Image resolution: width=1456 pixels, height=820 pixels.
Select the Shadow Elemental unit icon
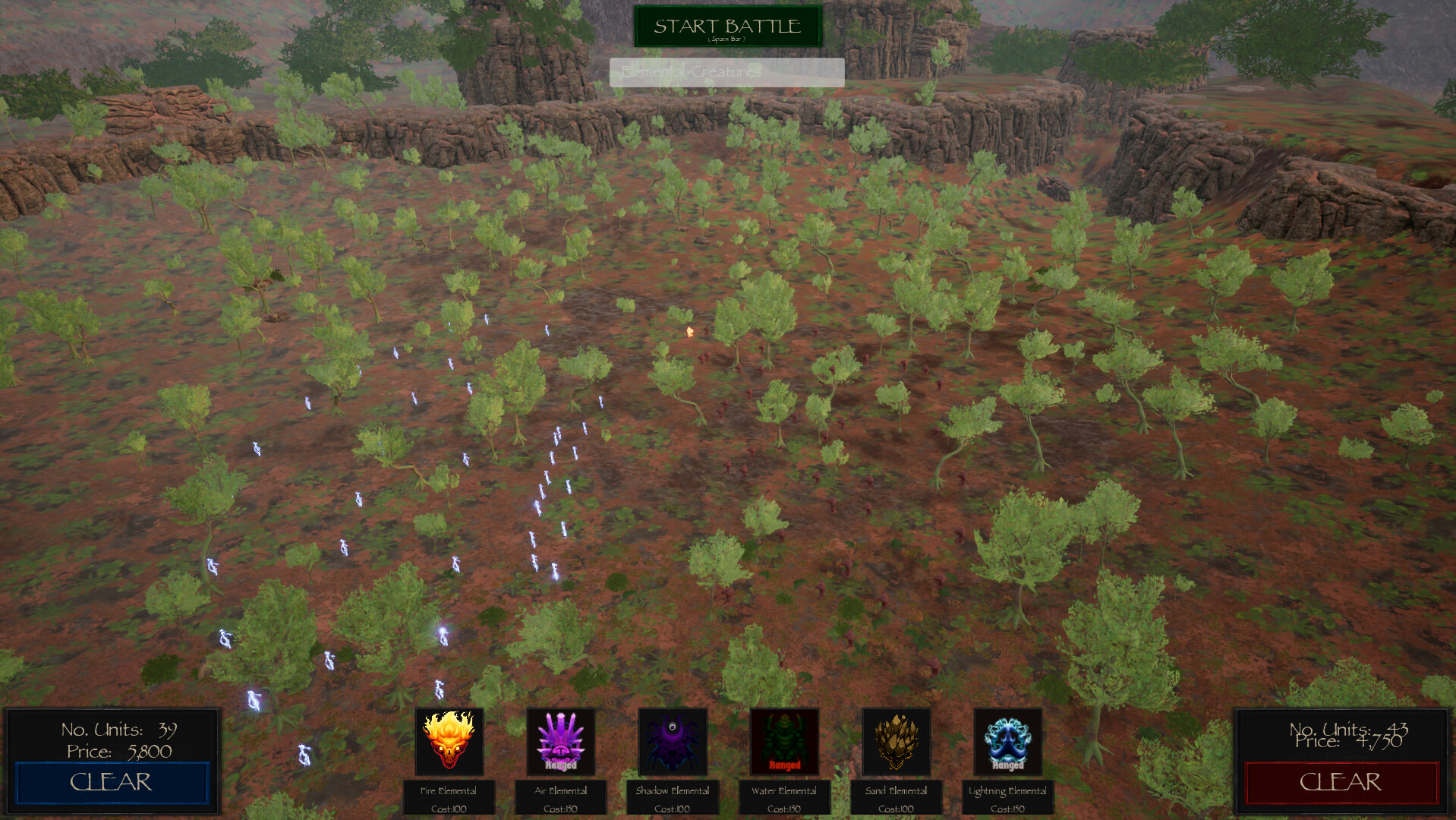click(673, 742)
